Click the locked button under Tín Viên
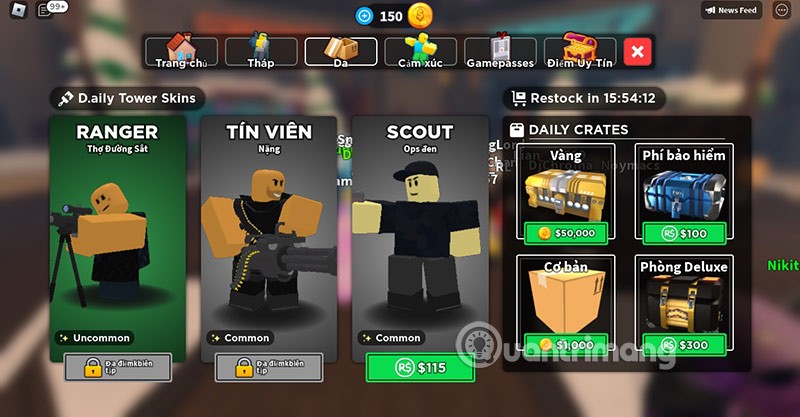 coord(269,367)
